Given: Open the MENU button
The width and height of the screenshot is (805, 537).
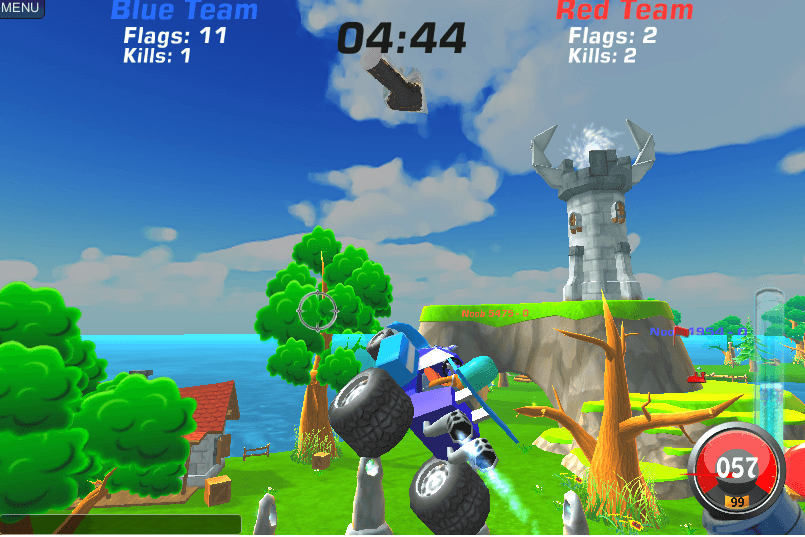Looking at the screenshot, I should click(x=21, y=8).
